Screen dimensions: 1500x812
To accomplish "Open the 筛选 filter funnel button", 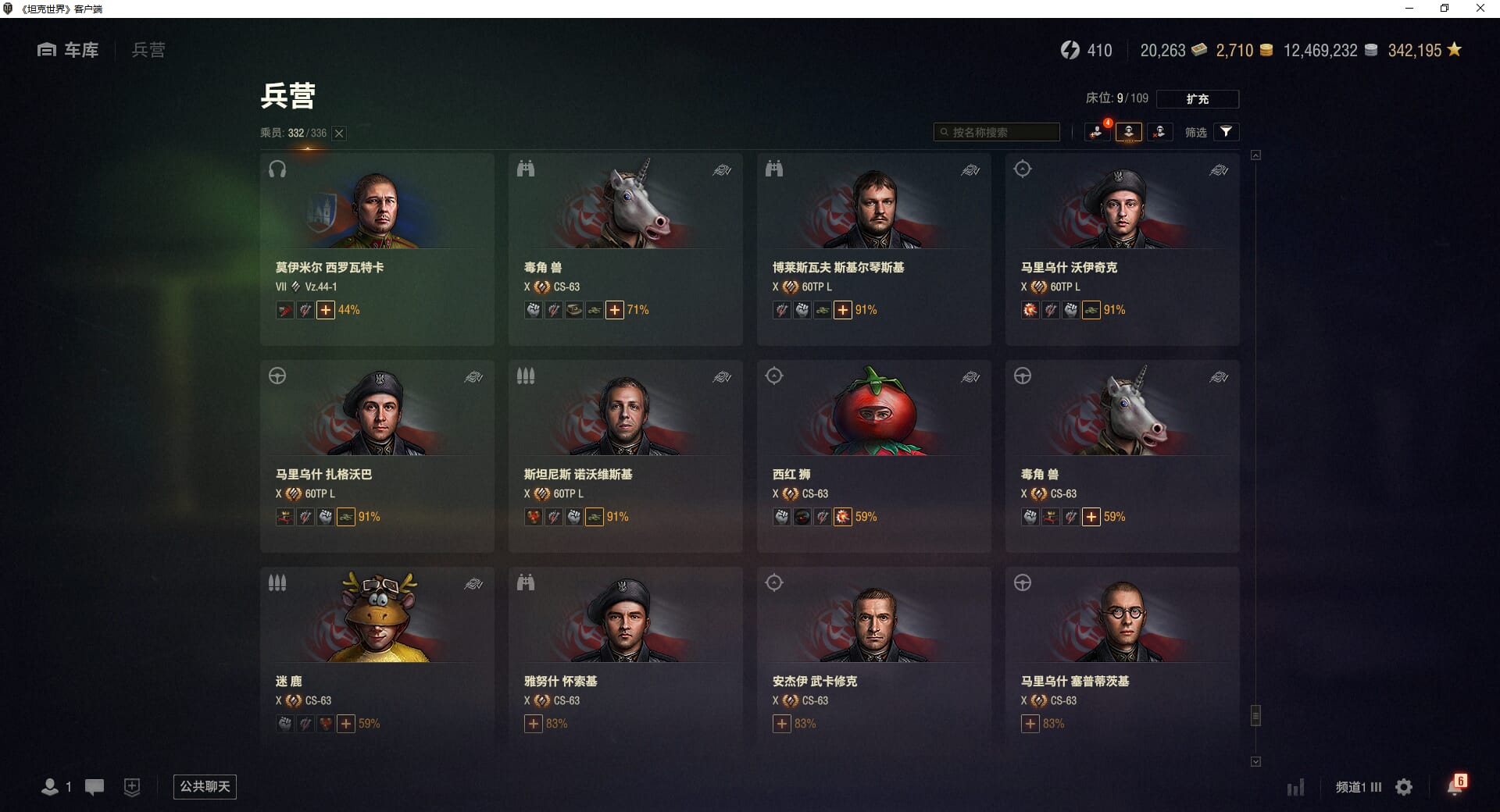I will pos(1226,132).
